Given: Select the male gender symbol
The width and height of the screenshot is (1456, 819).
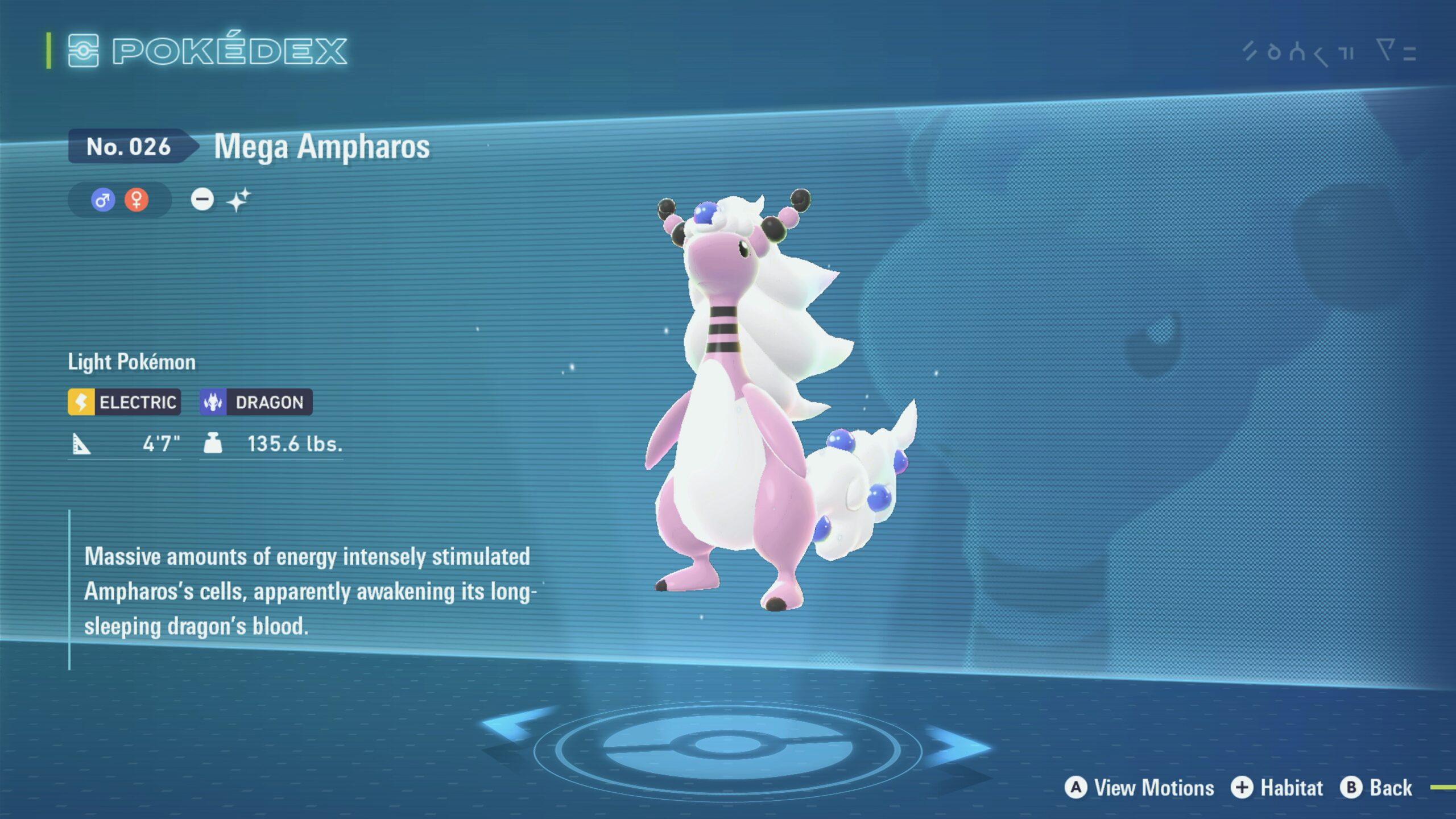Looking at the screenshot, I should [103, 200].
